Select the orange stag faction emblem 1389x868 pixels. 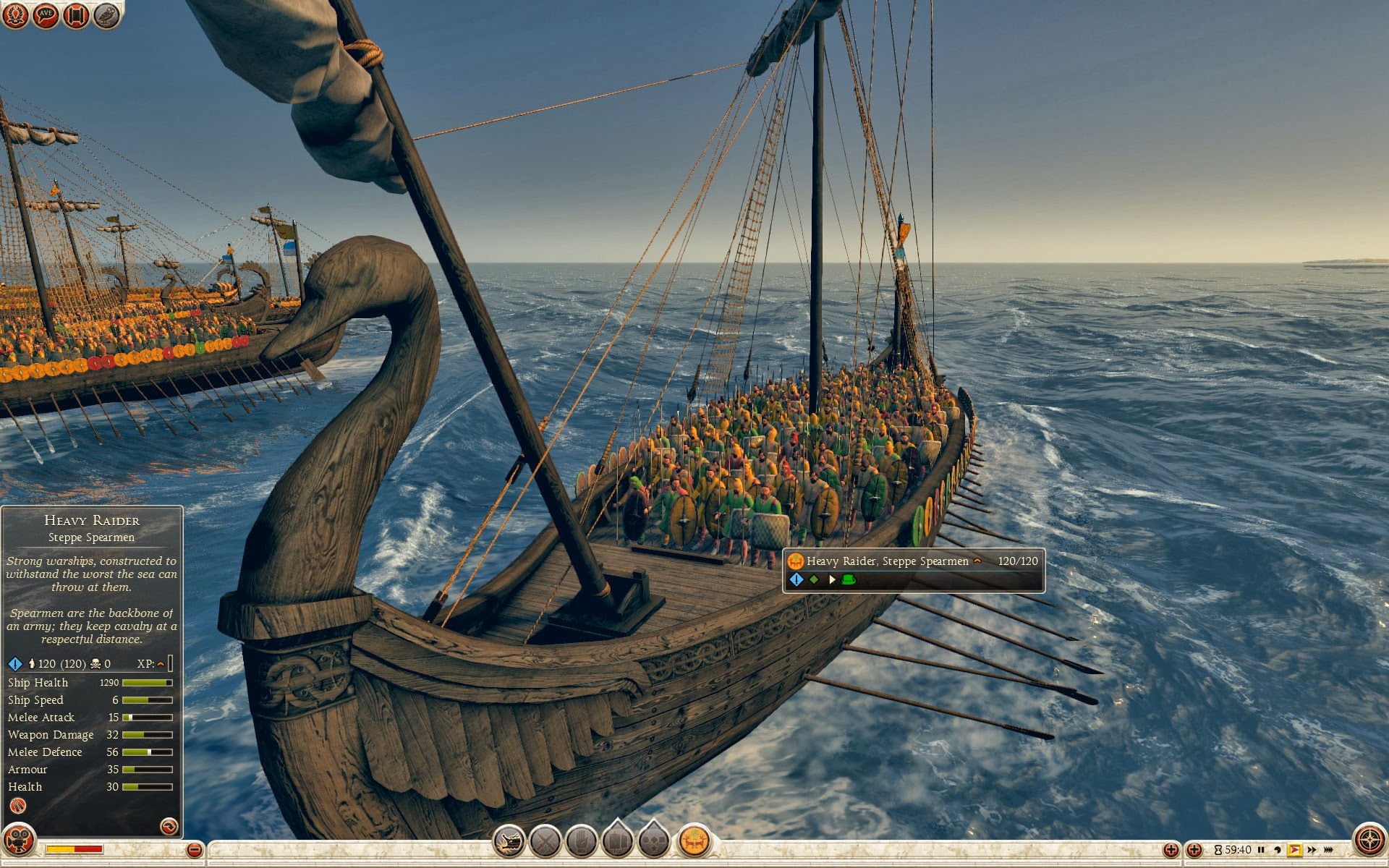694,841
